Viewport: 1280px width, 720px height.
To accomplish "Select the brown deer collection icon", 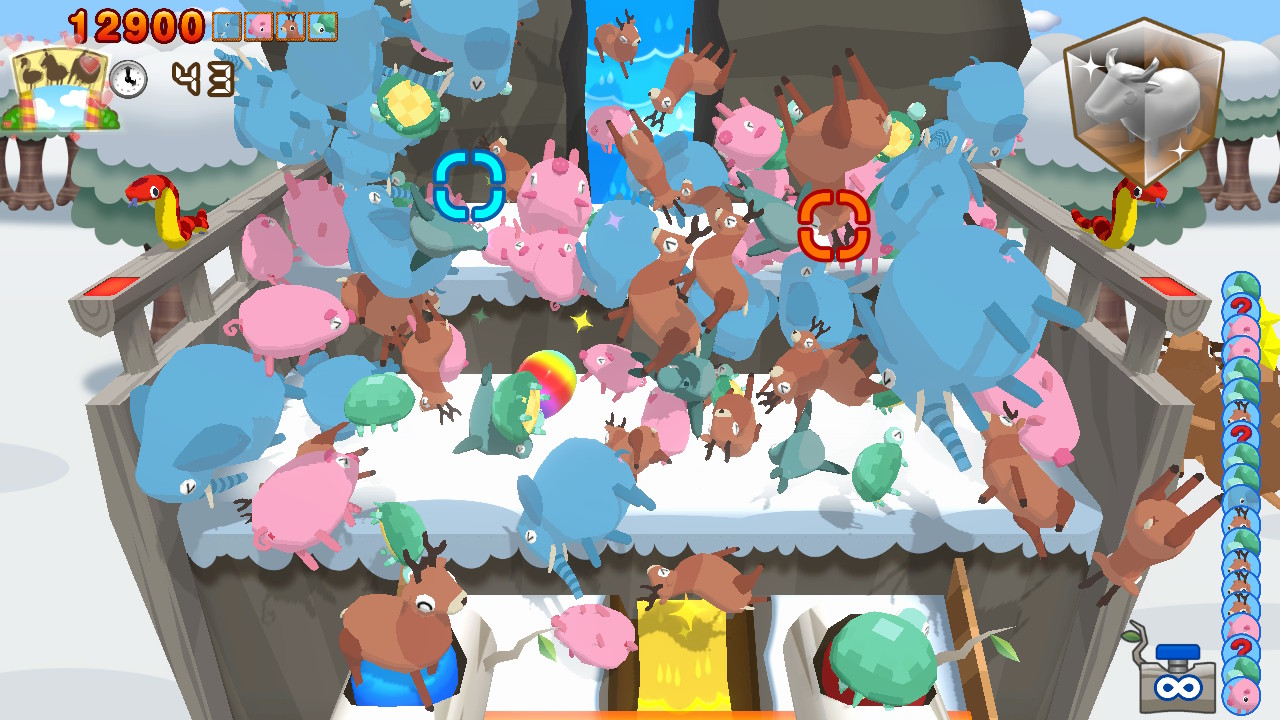I will click(290, 26).
